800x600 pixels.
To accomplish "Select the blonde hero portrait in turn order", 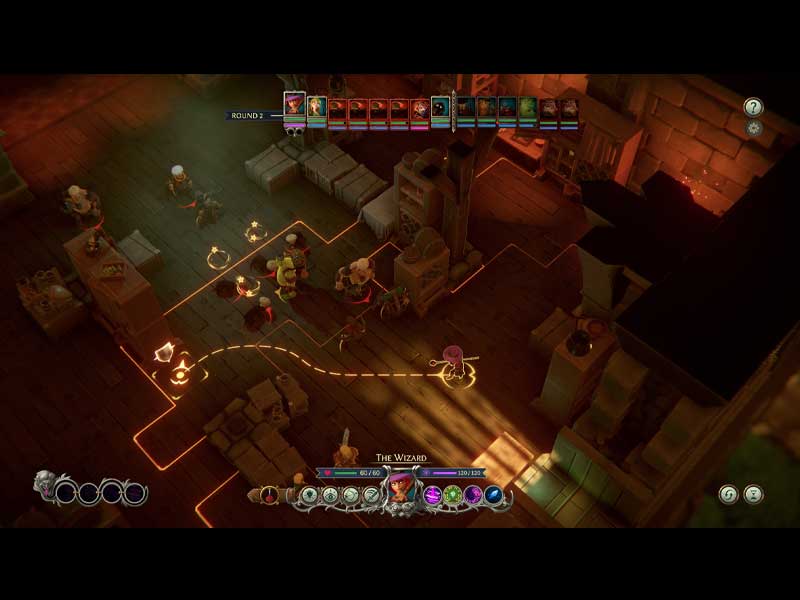I will [x=317, y=107].
